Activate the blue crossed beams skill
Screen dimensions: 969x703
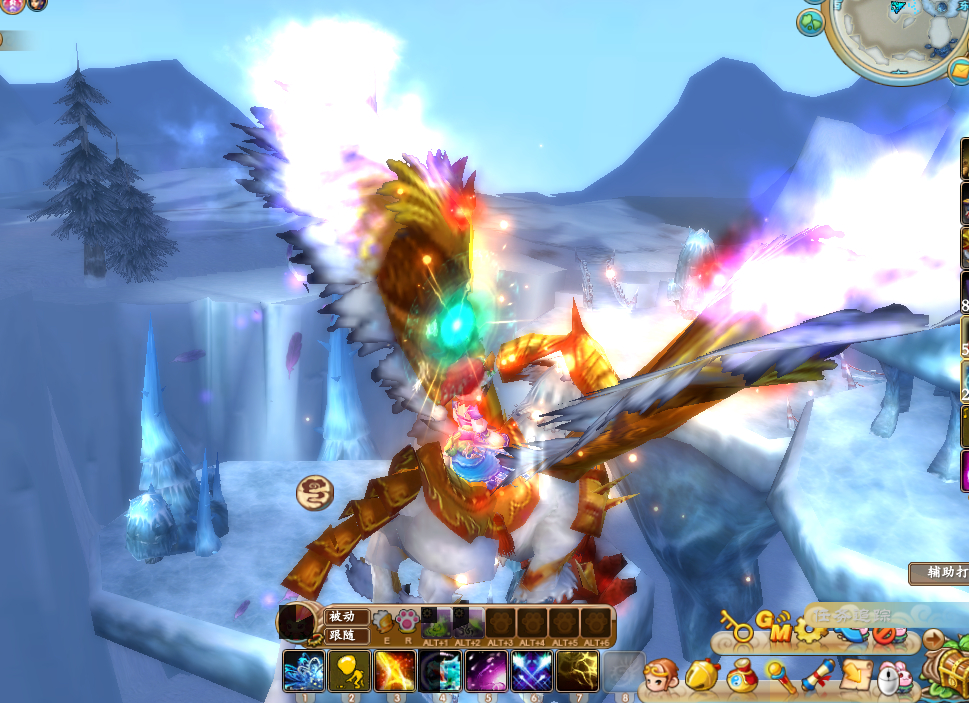[x=532, y=671]
